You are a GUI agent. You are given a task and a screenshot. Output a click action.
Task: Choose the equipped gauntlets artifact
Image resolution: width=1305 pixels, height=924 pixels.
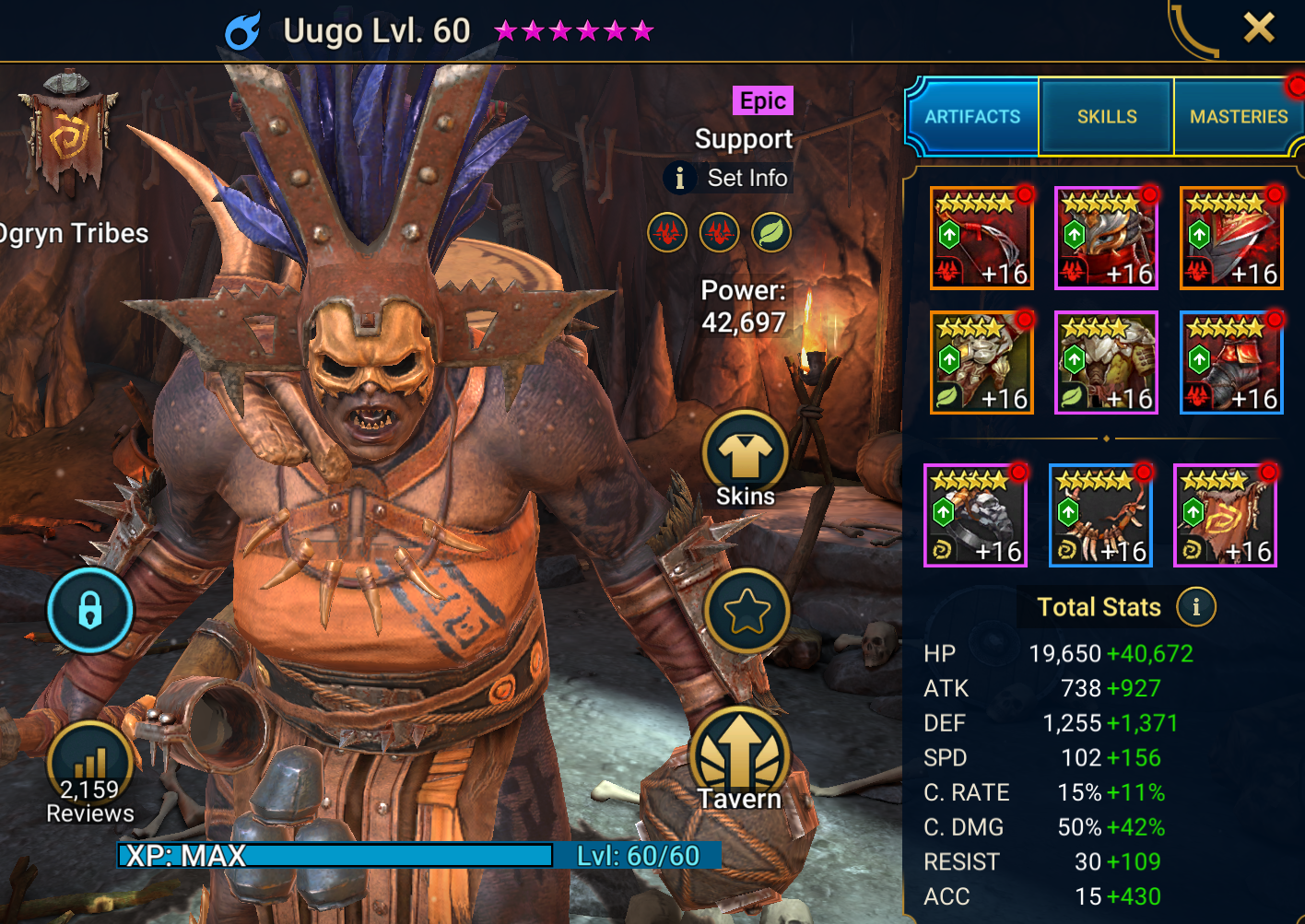(982, 363)
